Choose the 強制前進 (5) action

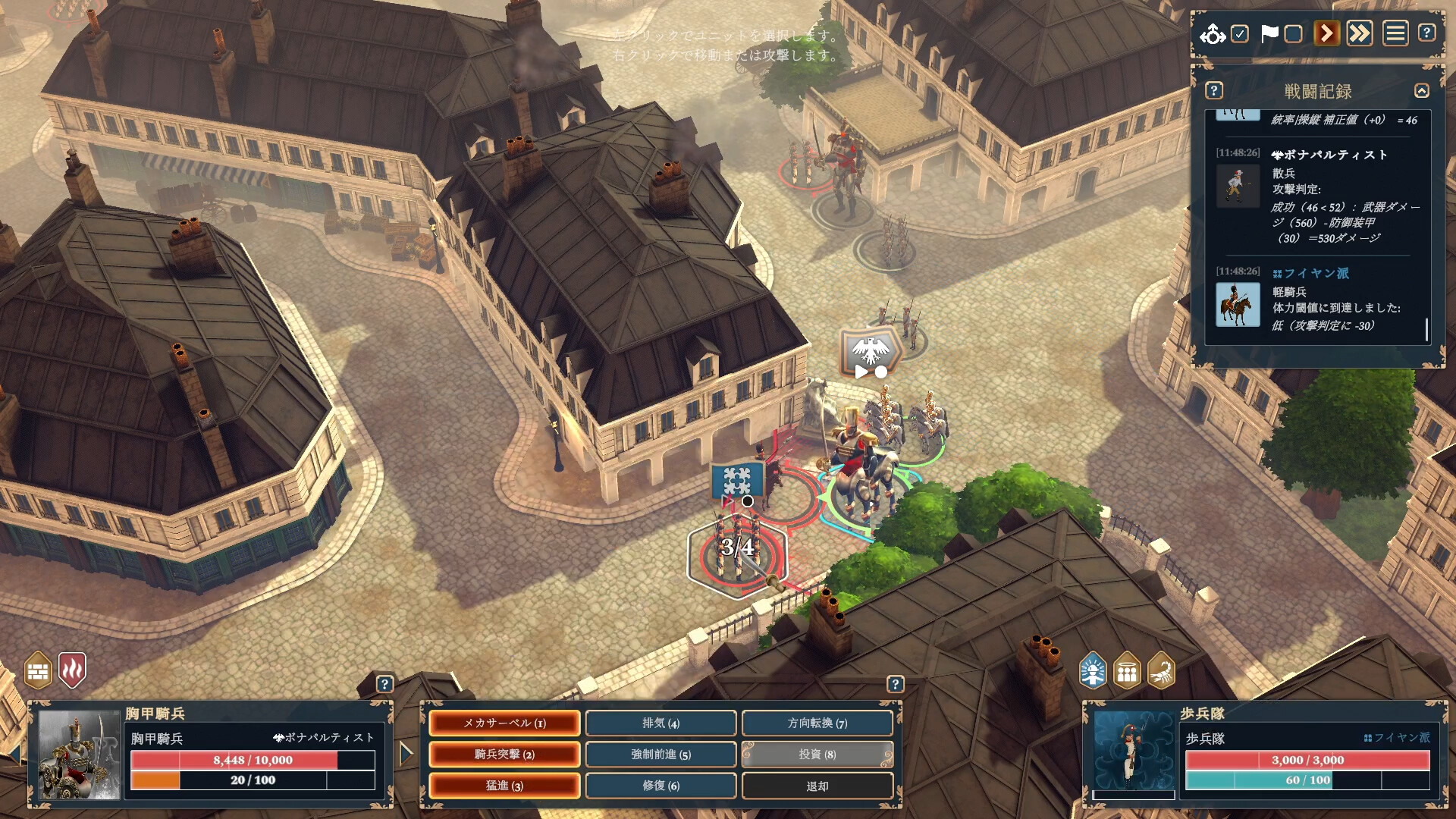pos(661,755)
